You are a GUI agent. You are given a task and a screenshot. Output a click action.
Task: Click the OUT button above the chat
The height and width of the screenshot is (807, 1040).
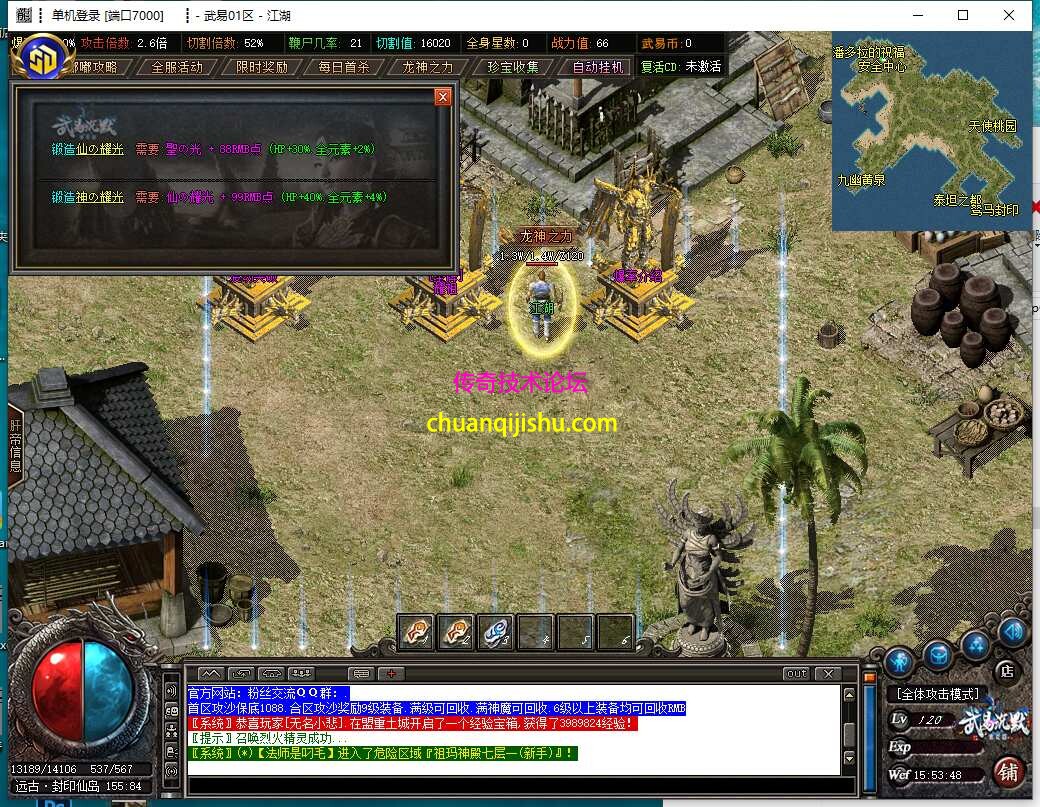pos(796,673)
